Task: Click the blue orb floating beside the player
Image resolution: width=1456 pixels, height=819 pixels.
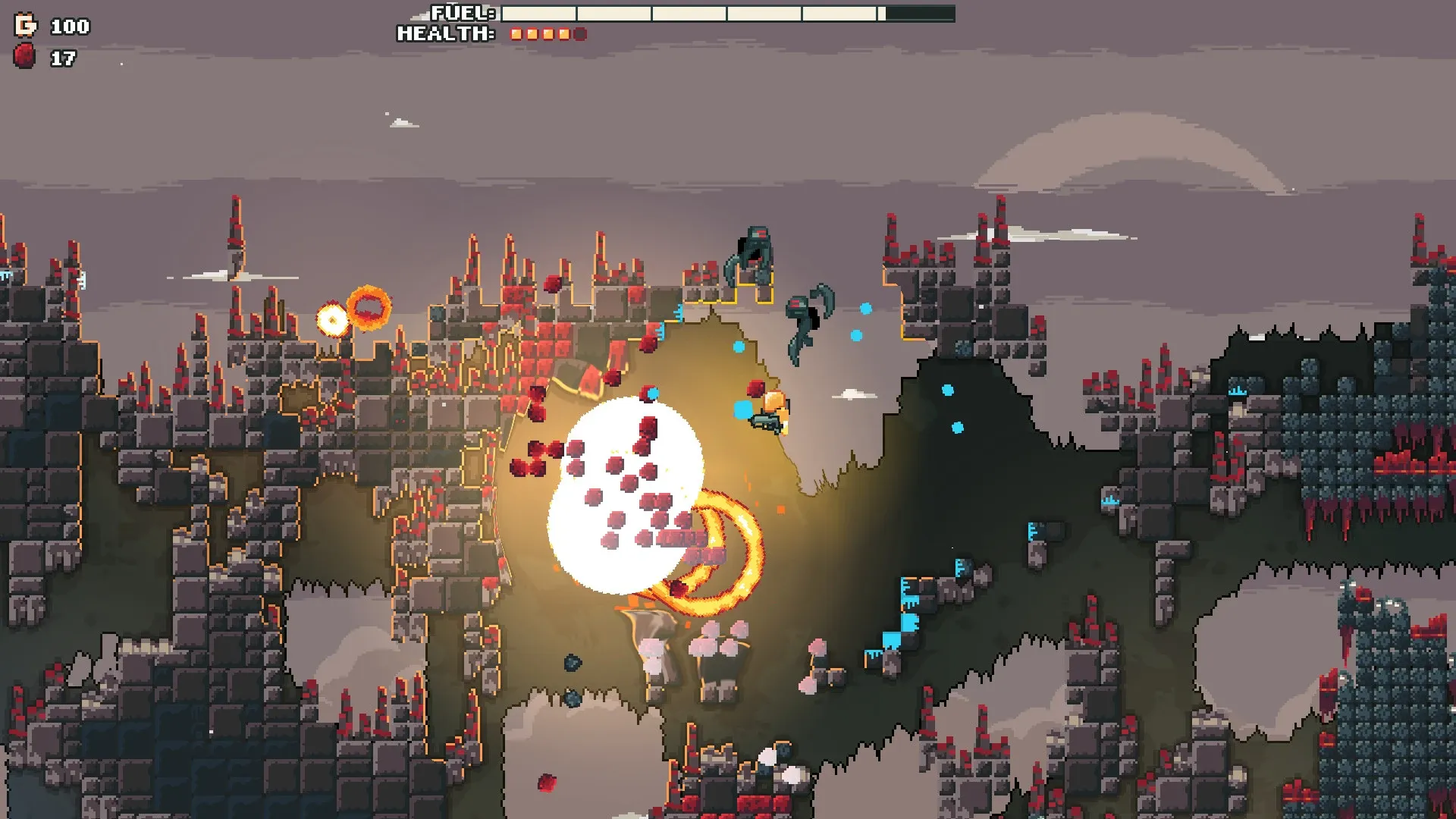Action: click(742, 411)
